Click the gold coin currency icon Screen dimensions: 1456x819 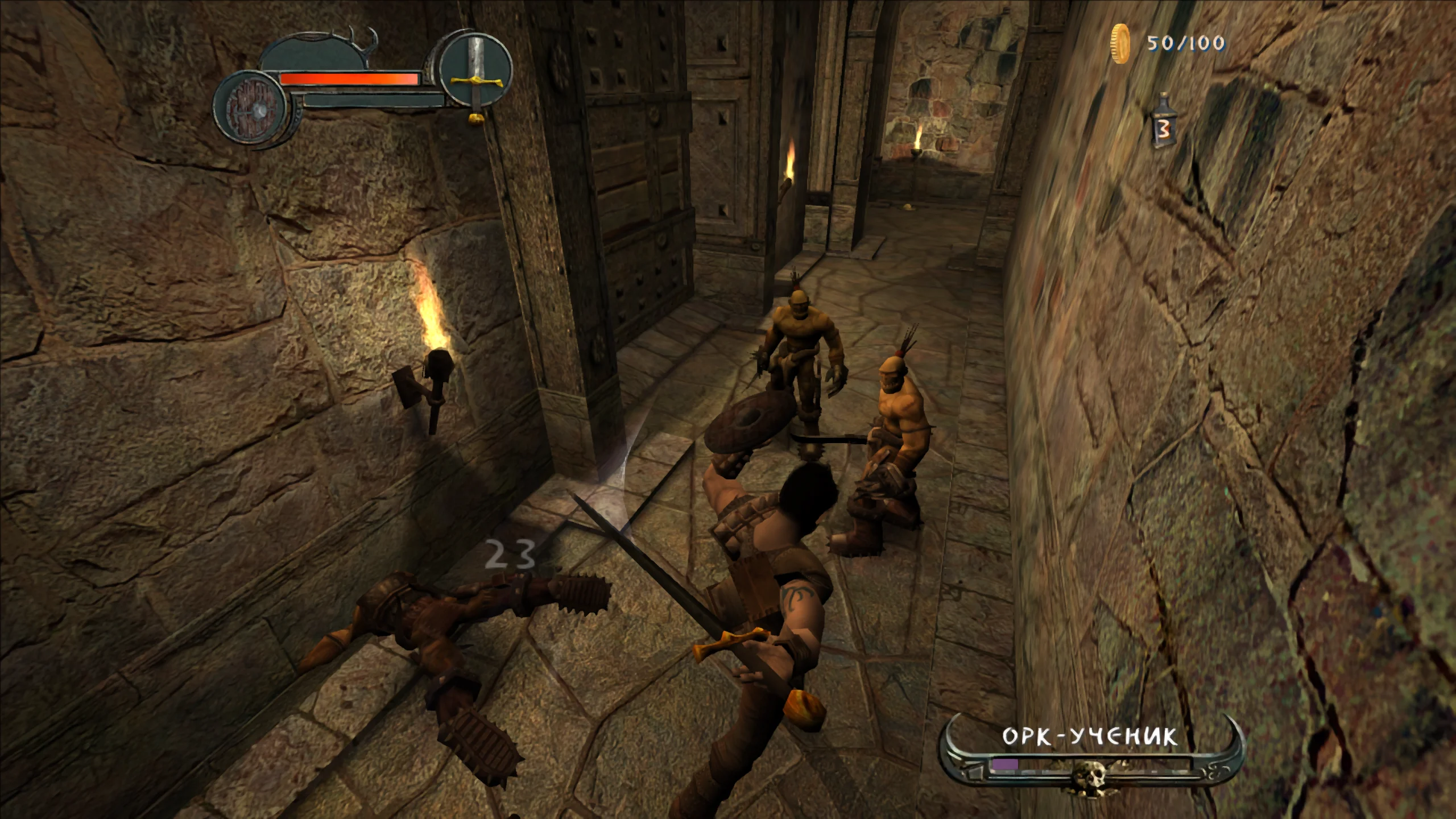click(x=1120, y=44)
